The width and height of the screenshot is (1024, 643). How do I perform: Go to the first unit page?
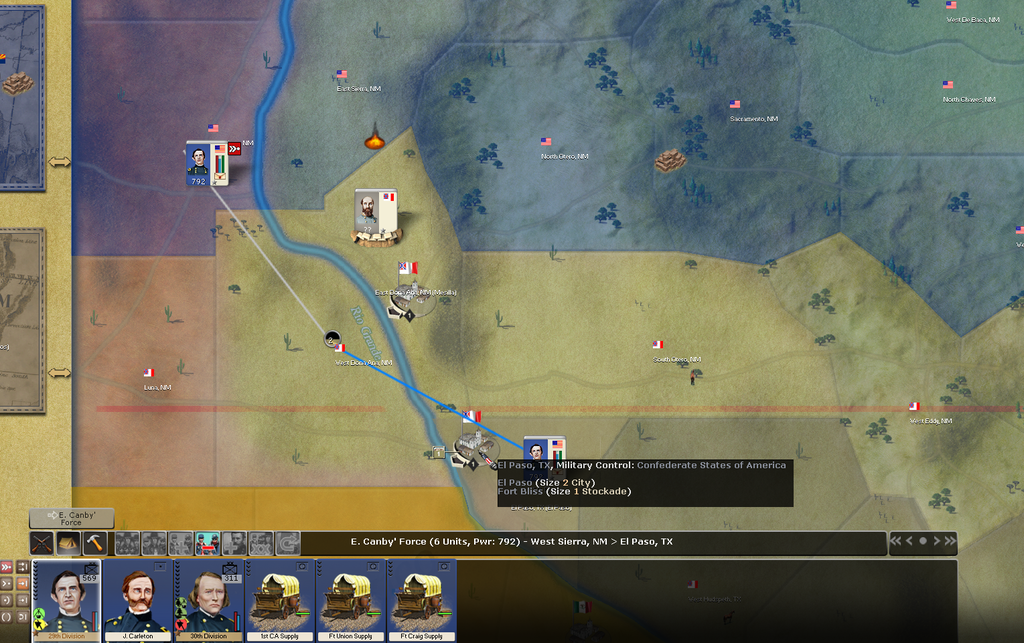pos(895,541)
